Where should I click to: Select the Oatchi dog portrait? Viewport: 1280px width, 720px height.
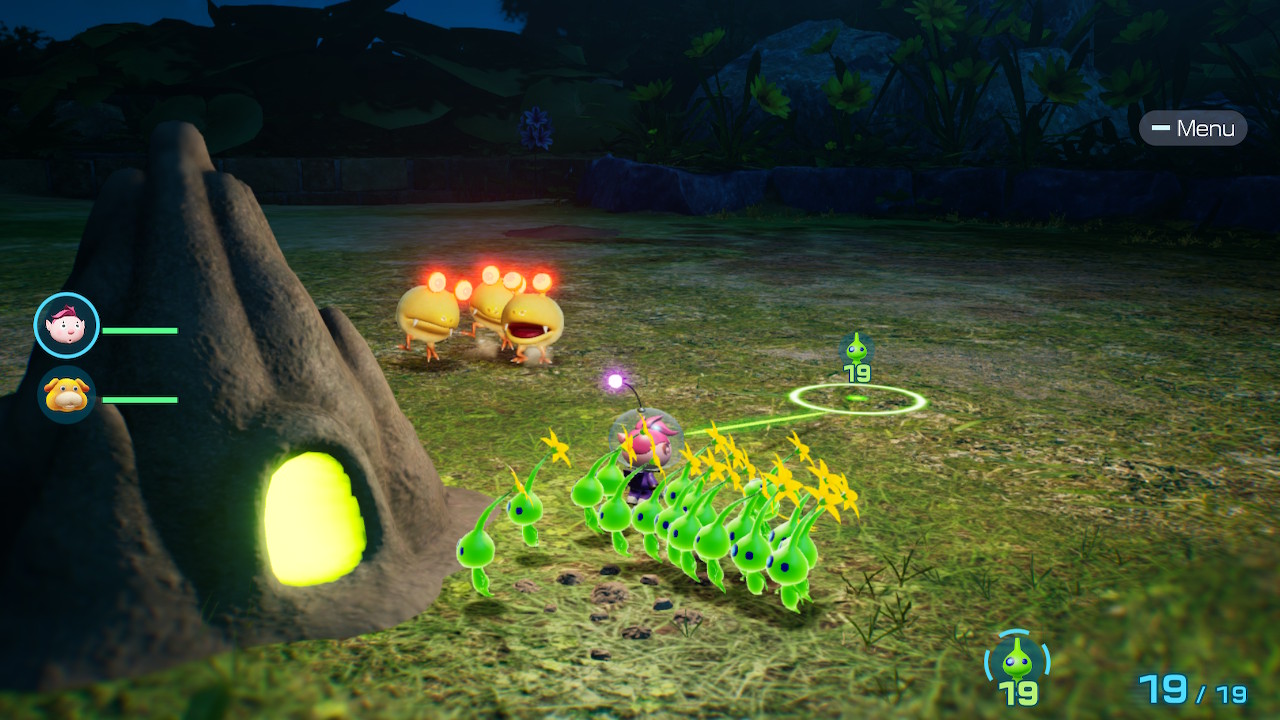click(x=67, y=395)
